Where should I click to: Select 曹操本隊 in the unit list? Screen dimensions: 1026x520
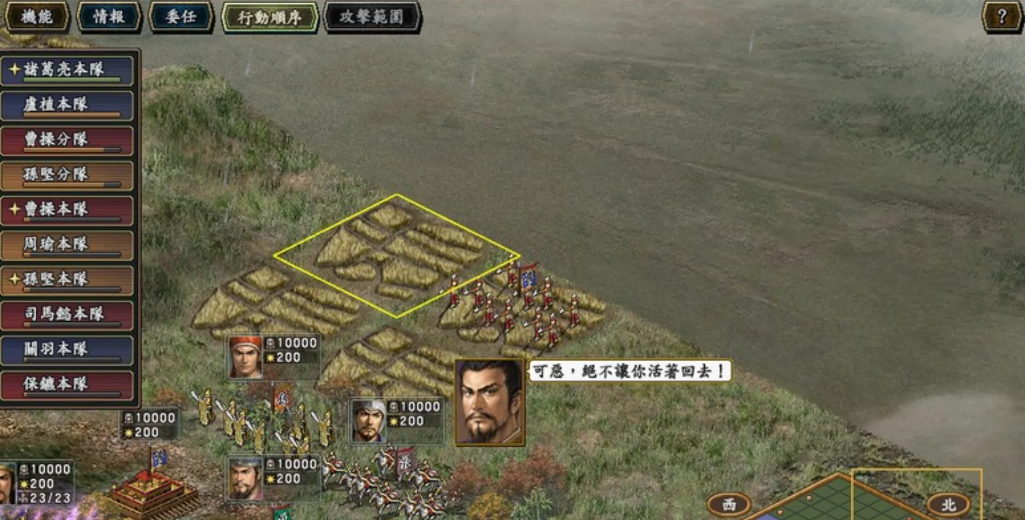68,211
